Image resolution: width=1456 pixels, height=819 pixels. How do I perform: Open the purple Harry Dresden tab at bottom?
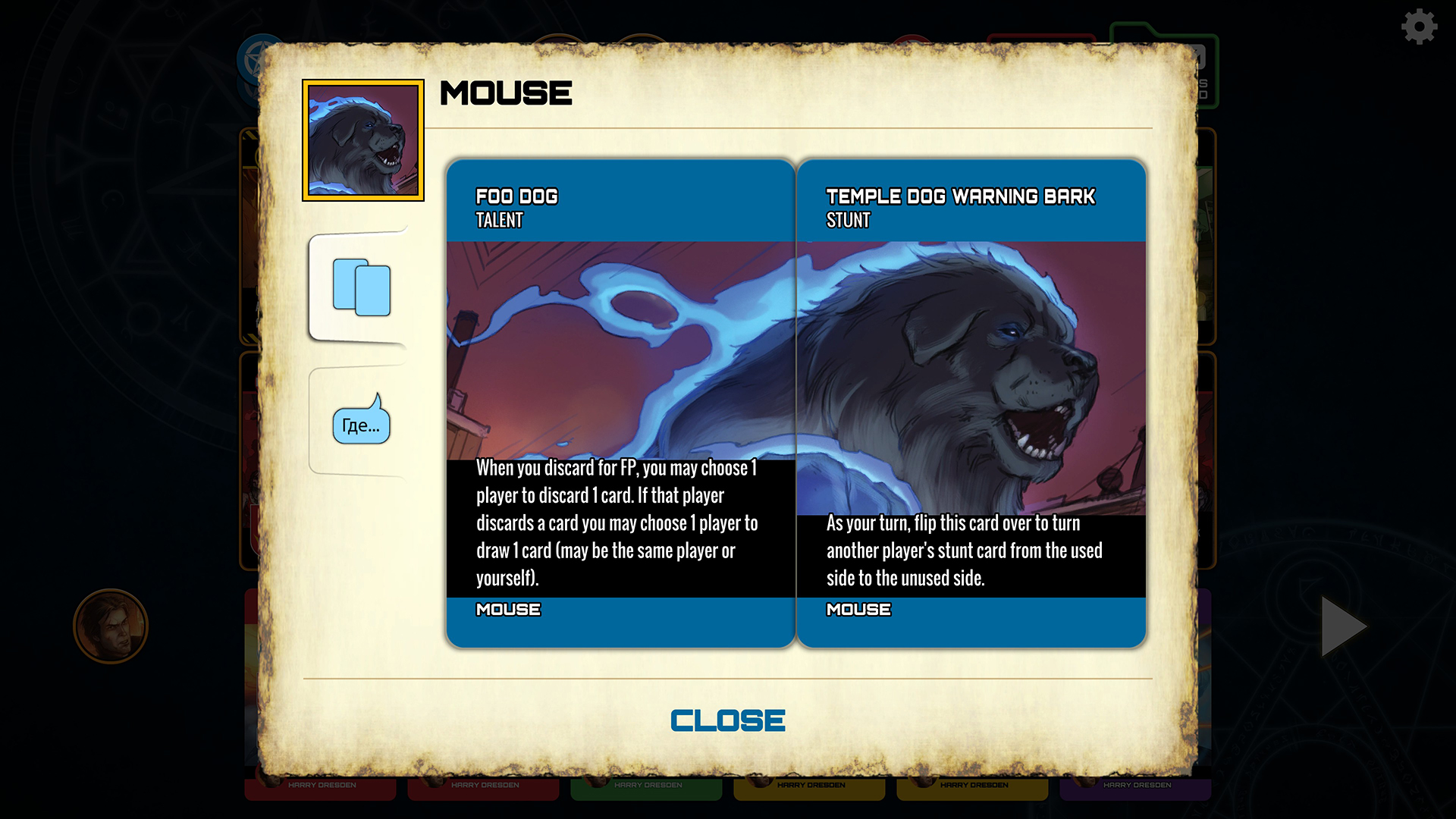coord(1134,785)
